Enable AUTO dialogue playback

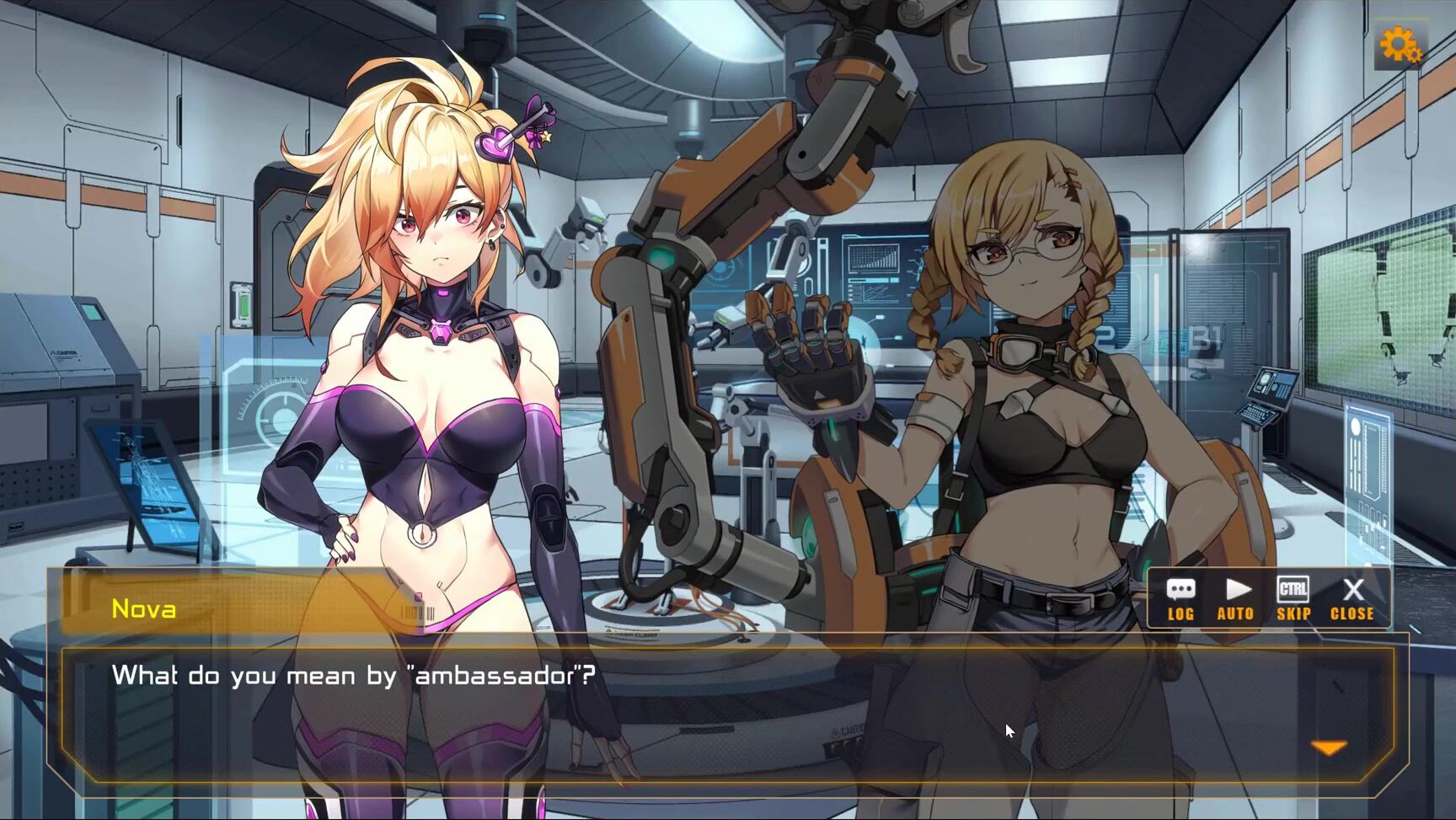tap(1235, 599)
